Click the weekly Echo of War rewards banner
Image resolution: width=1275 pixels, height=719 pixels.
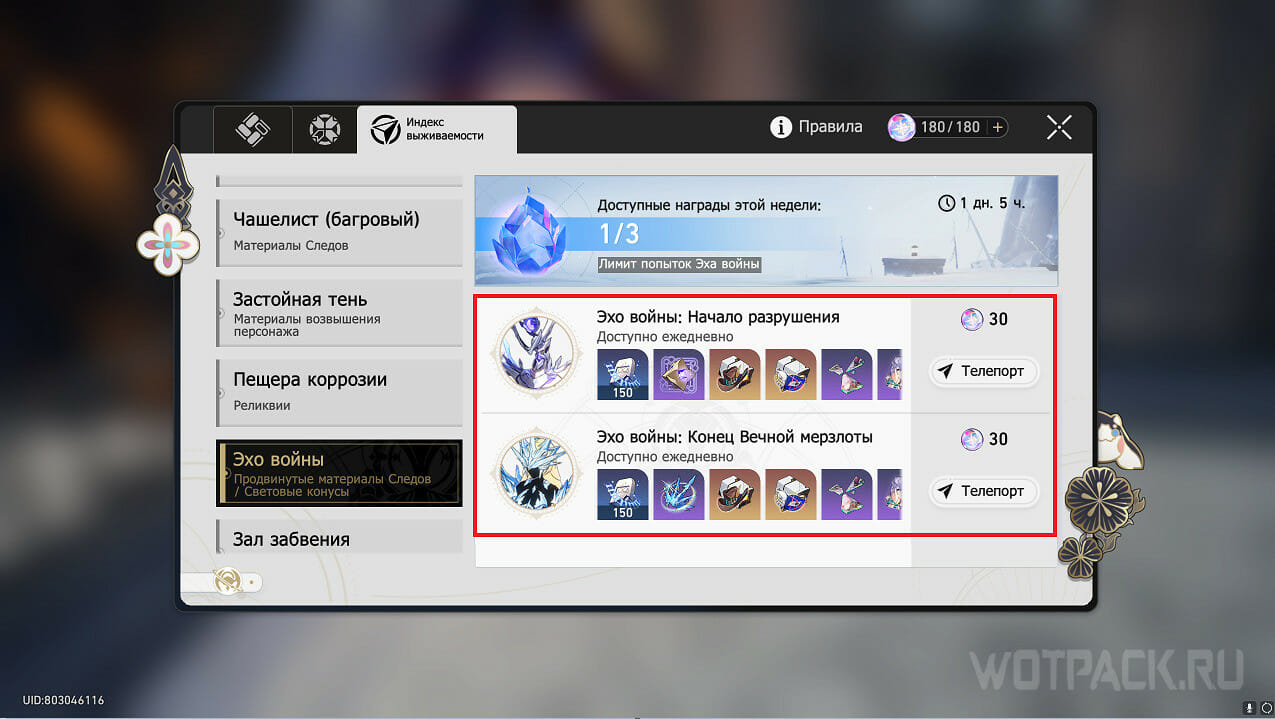(x=765, y=231)
